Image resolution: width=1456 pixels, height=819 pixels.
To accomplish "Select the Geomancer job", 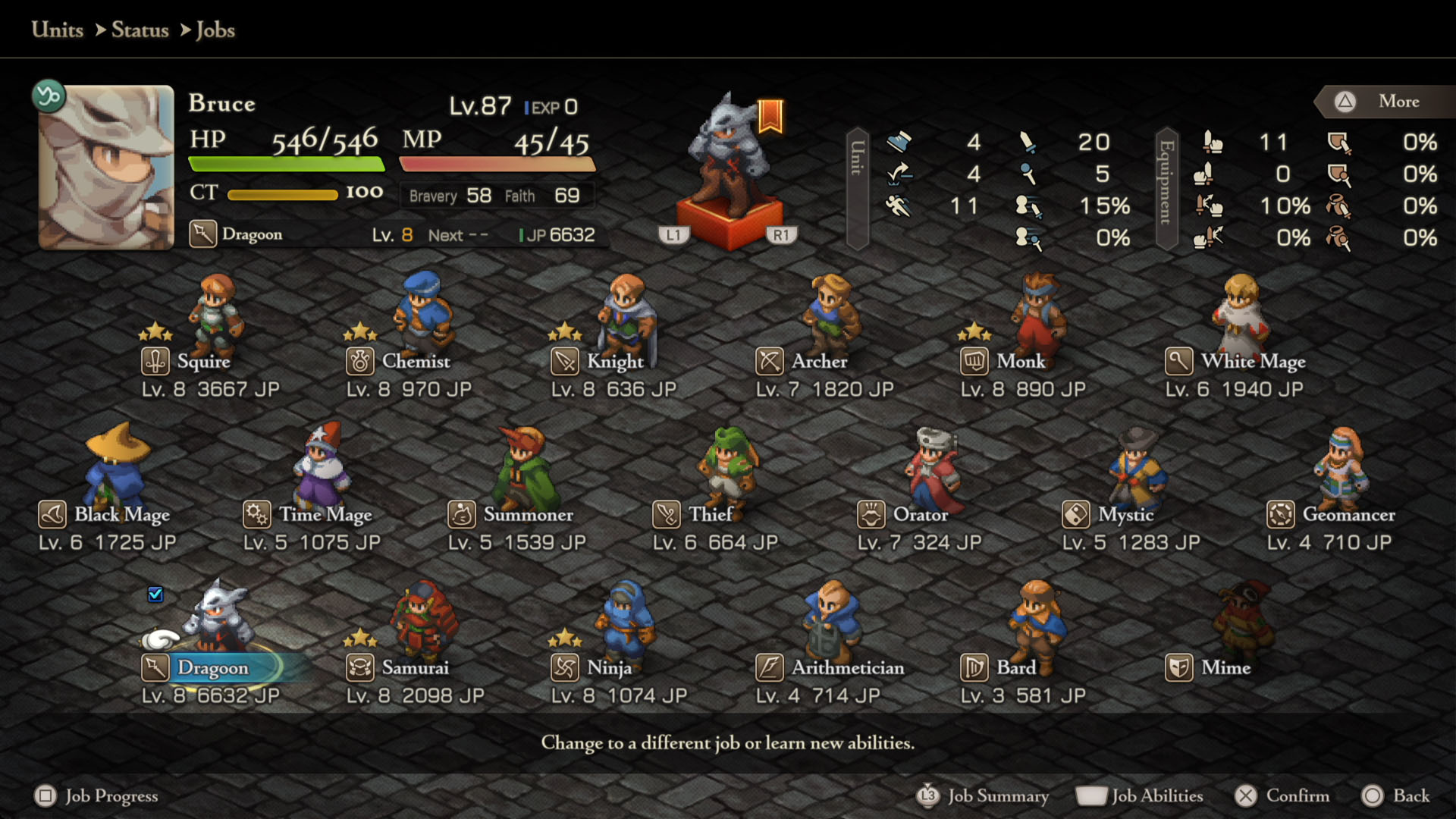I will (x=1348, y=515).
